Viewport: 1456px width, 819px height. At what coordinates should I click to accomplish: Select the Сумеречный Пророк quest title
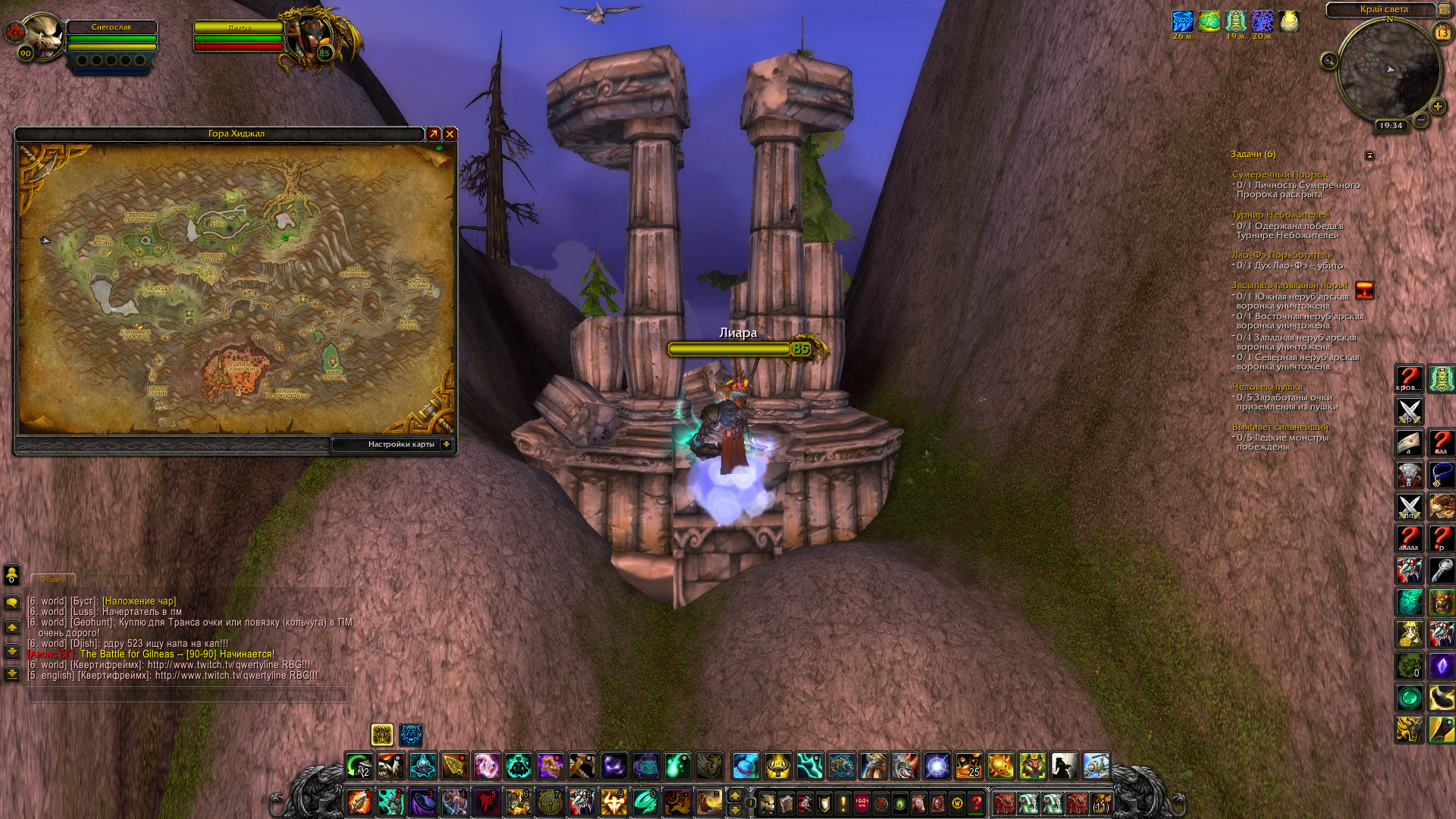pyautogui.click(x=1279, y=174)
